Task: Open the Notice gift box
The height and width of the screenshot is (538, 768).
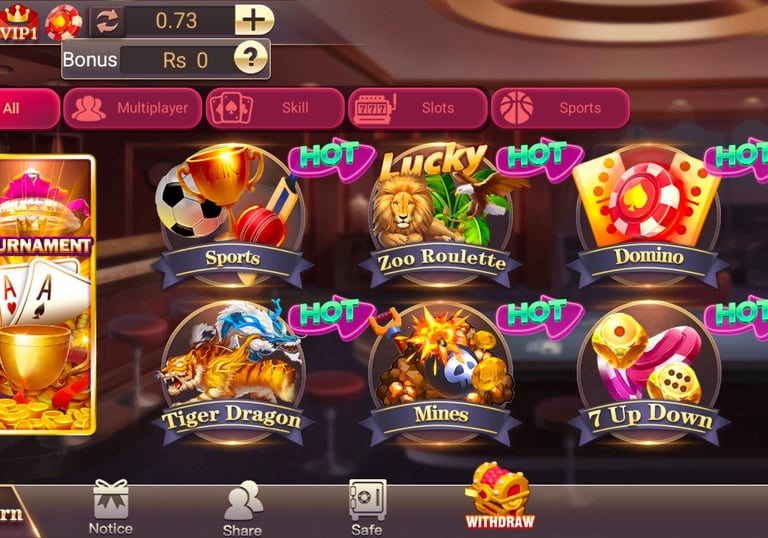Action: tap(110, 505)
